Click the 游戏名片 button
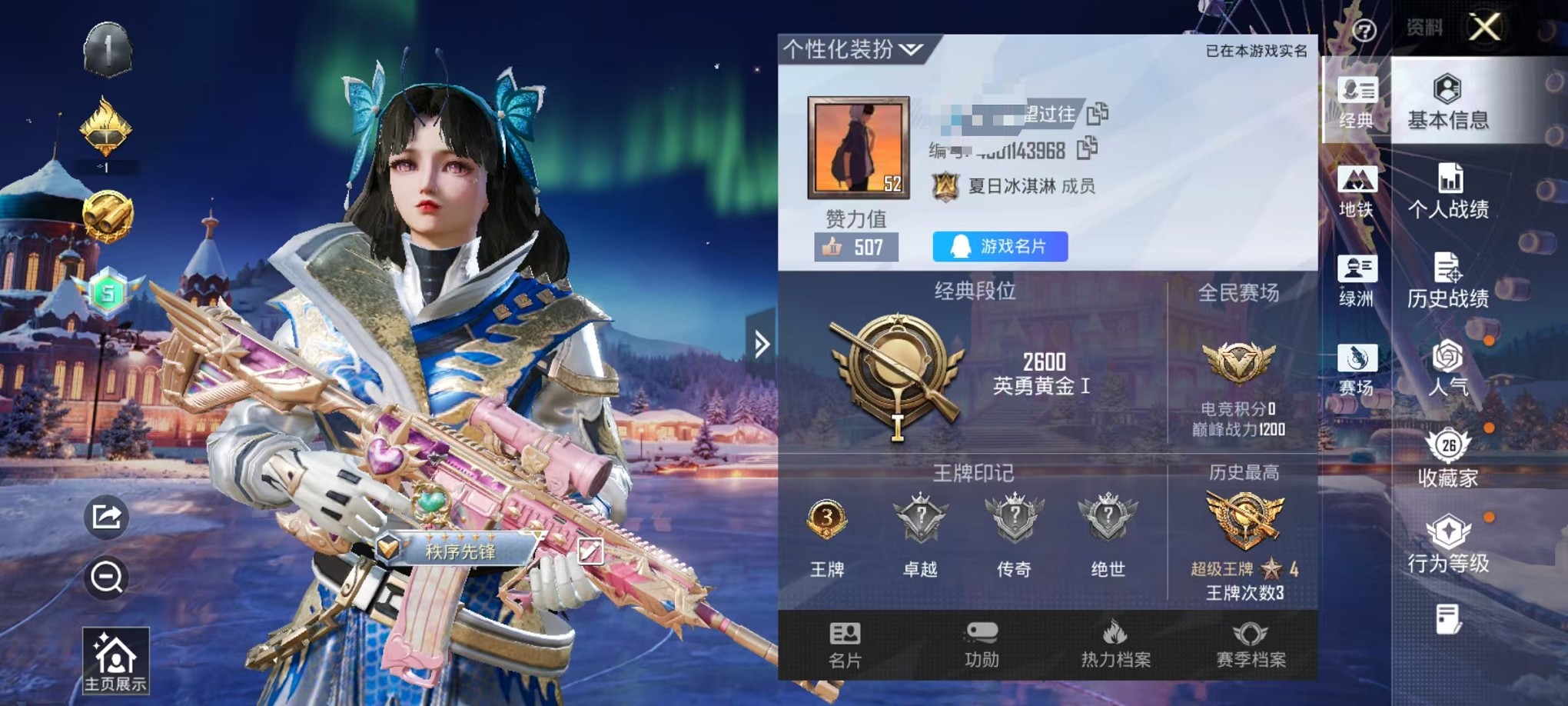 coord(999,245)
